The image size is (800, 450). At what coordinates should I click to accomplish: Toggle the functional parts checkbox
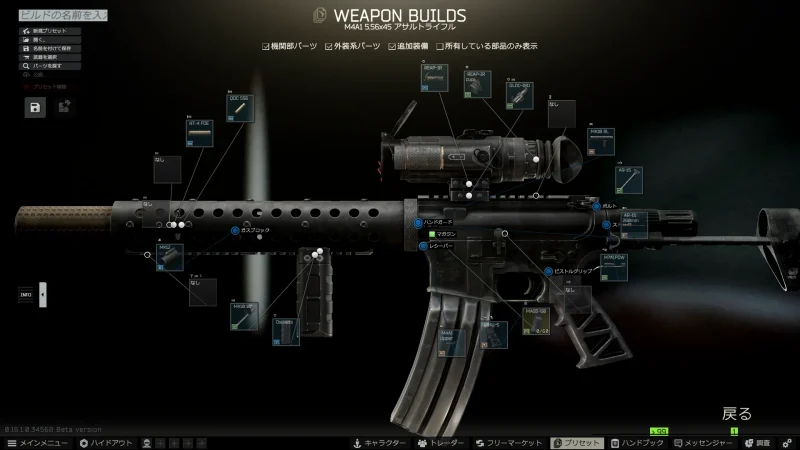265,46
